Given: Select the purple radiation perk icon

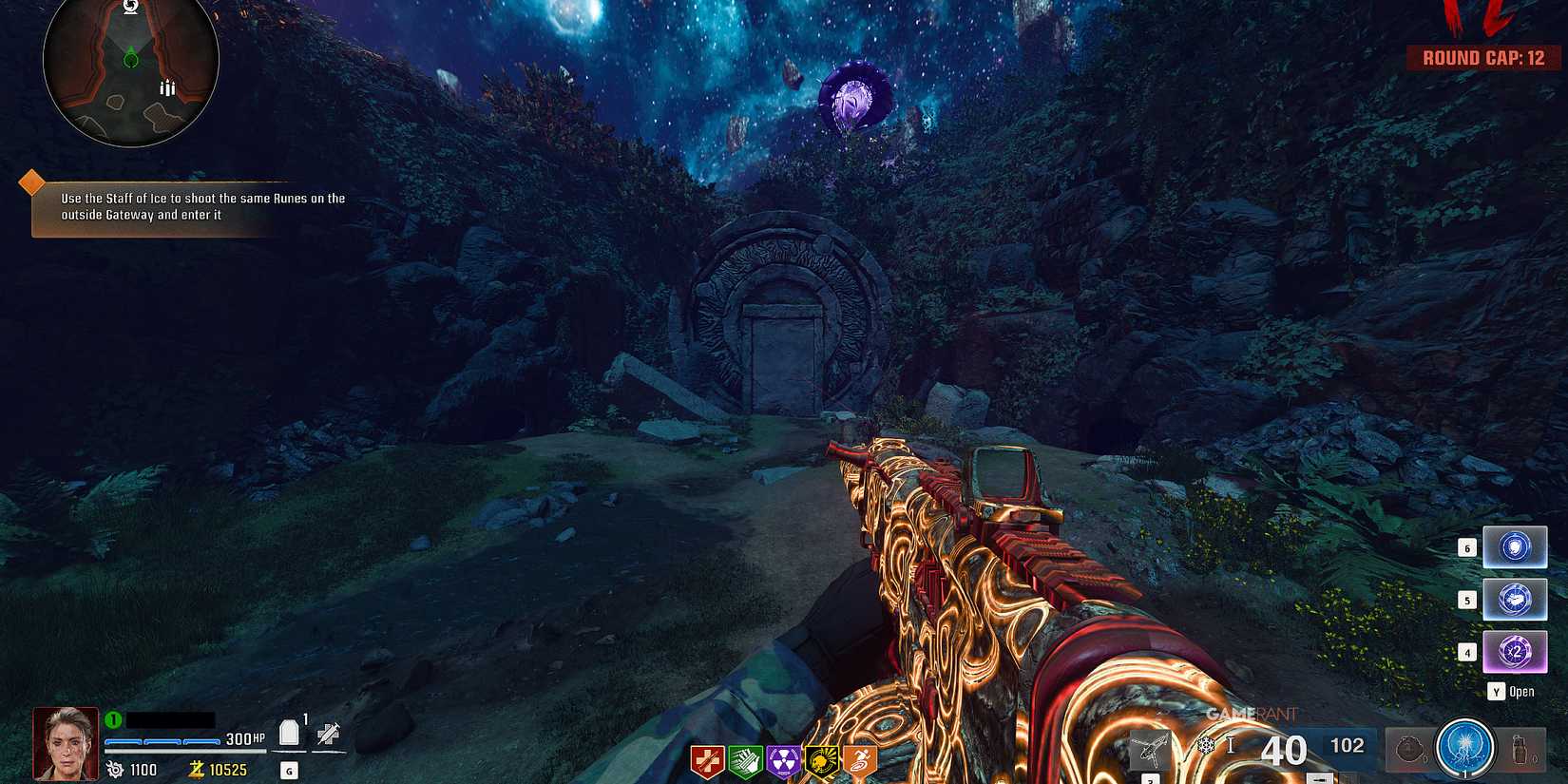Looking at the screenshot, I should pos(782,758).
